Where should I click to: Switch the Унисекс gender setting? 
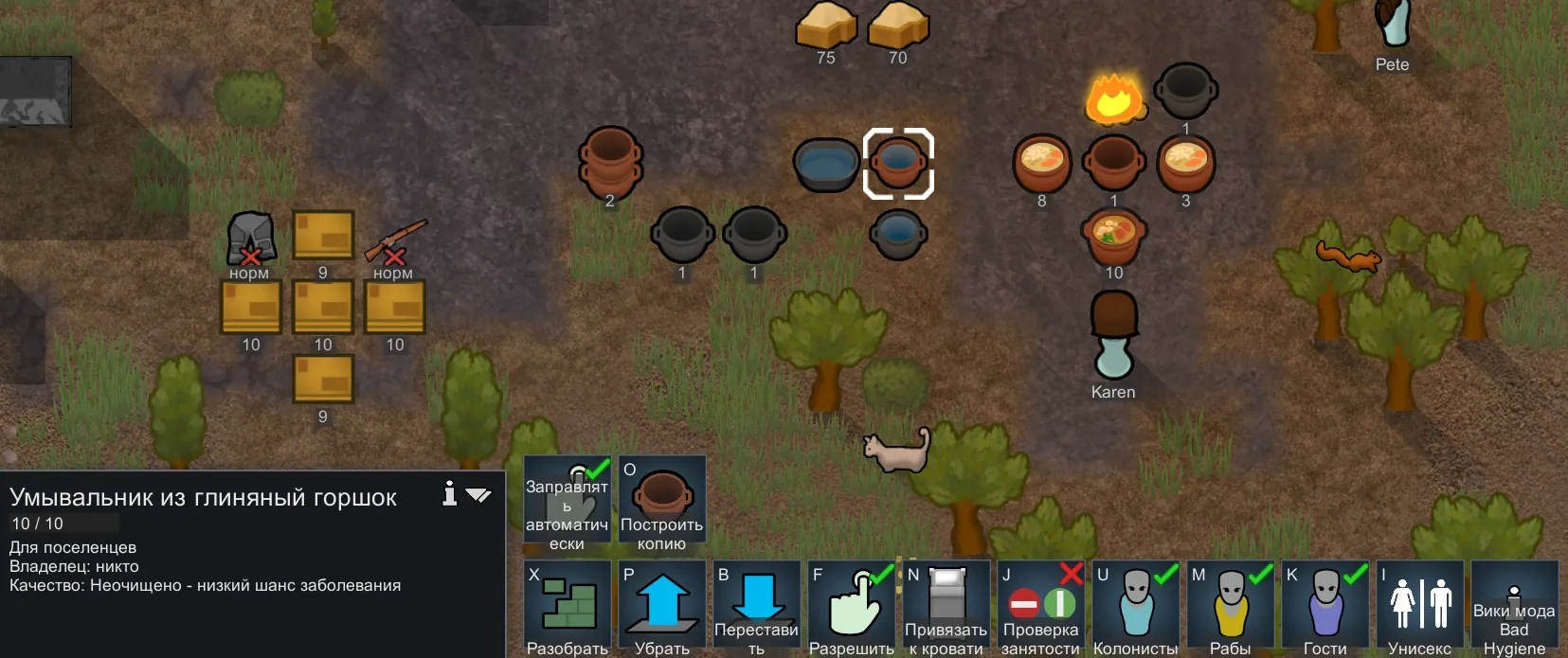tap(1419, 607)
